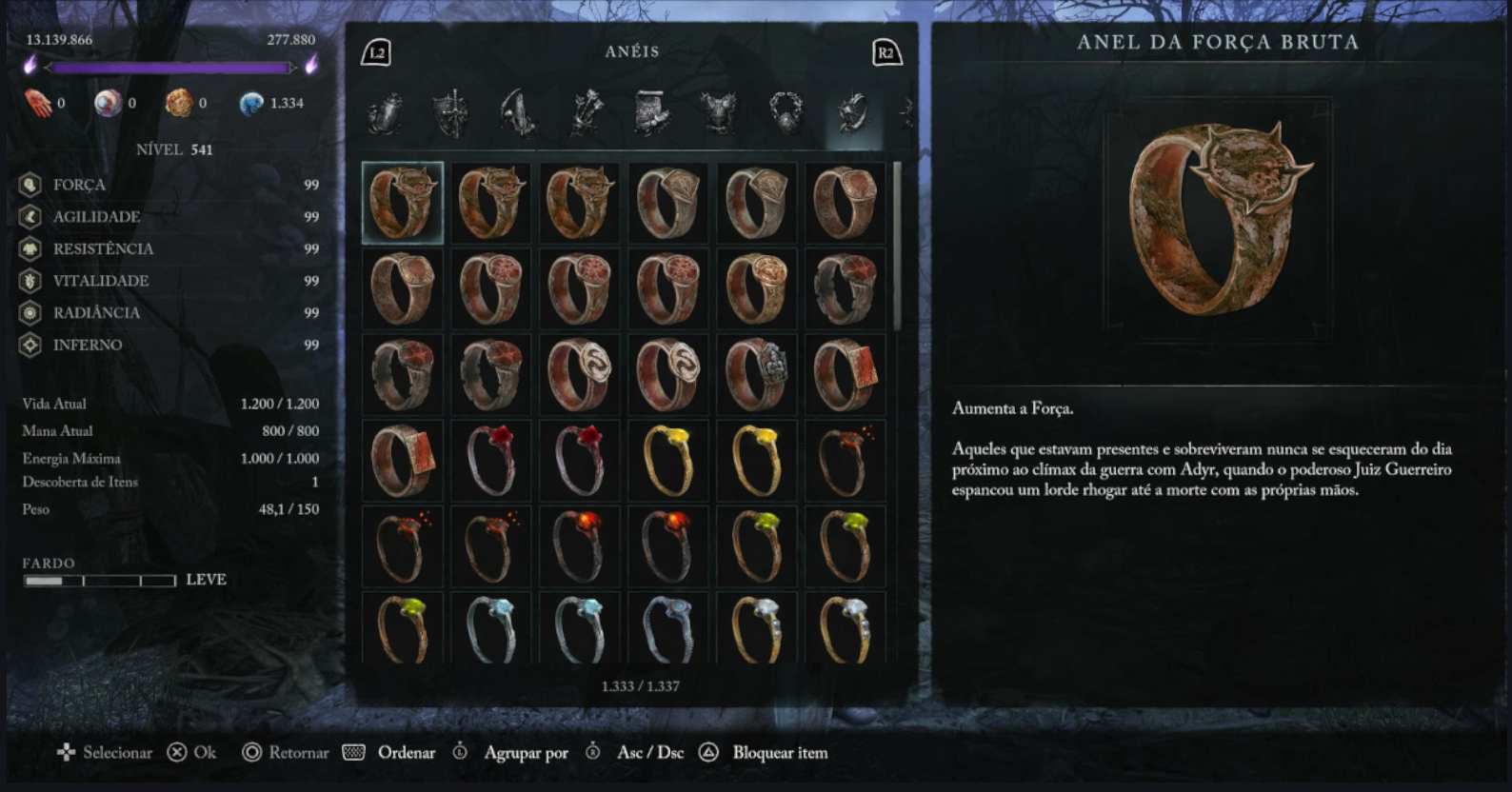The image size is (1512, 792).
Task: Open the scroll category tab
Action: tap(653, 113)
